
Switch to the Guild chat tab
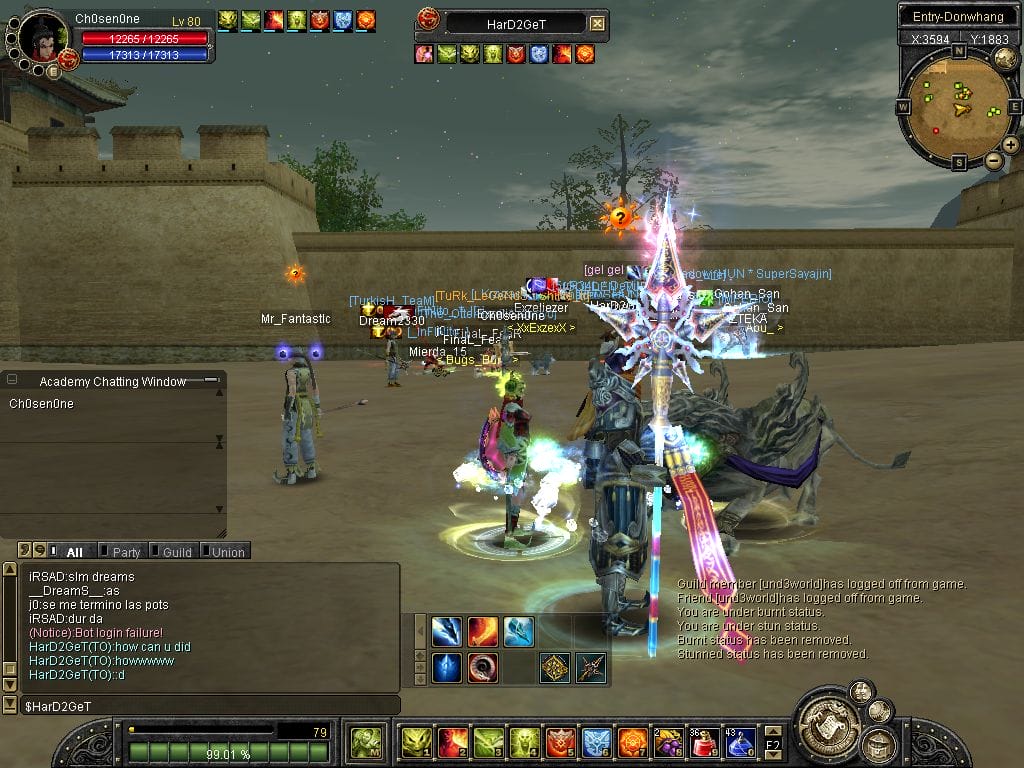coord(176,551)
